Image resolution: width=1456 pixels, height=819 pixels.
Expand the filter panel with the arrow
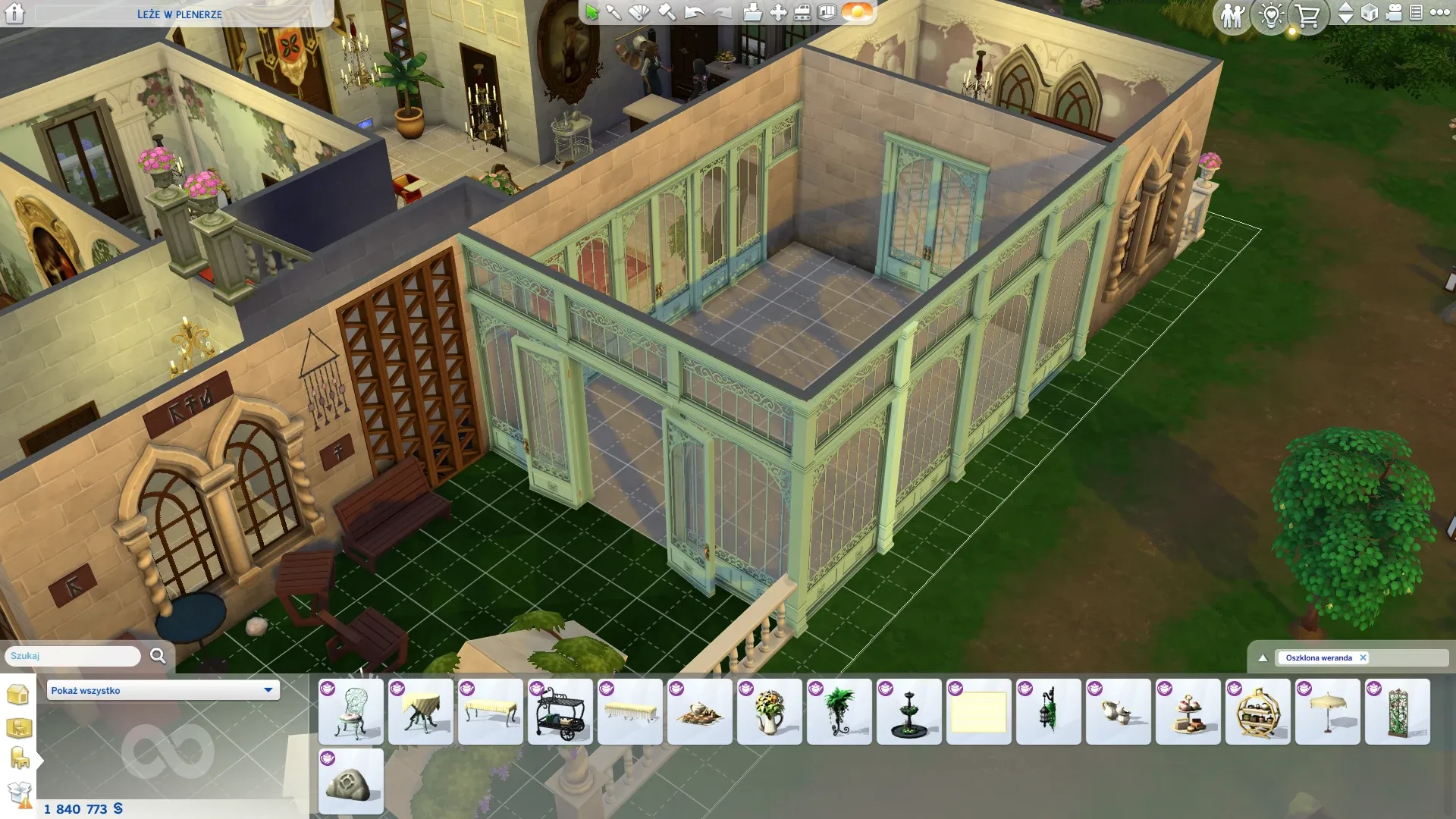[x=1263, y=657]
